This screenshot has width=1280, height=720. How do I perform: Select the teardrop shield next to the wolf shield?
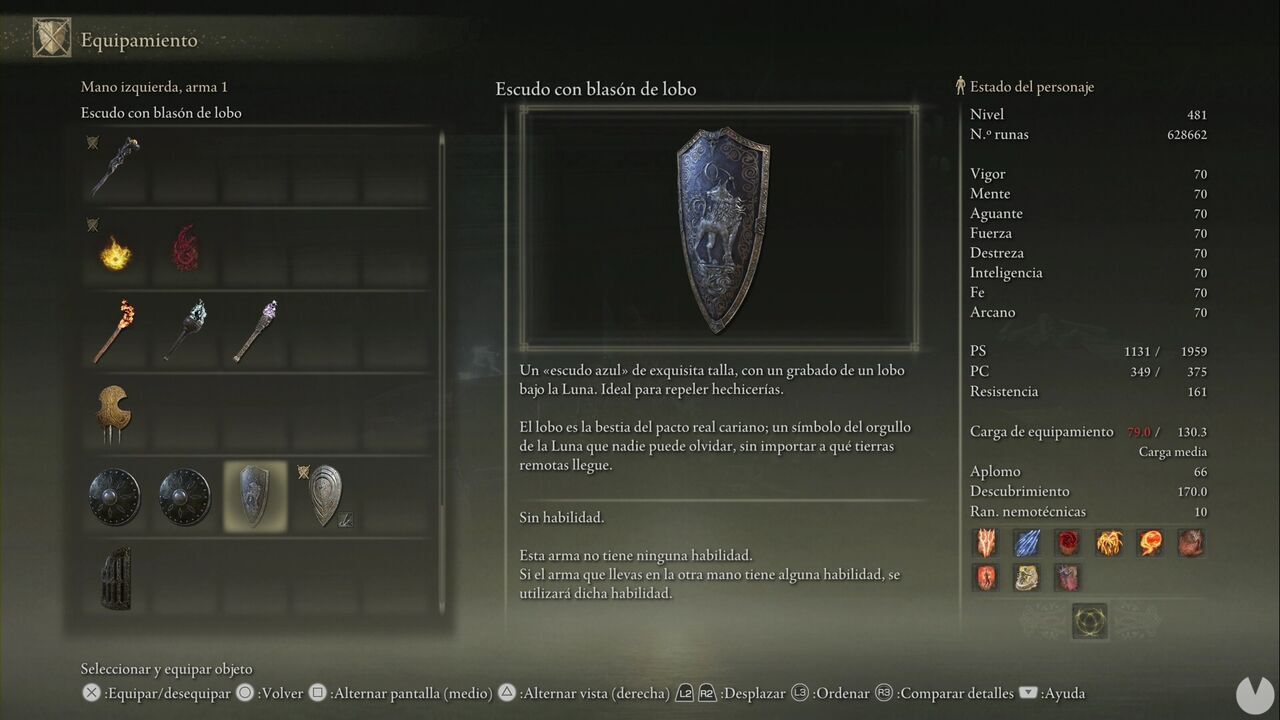326,495
